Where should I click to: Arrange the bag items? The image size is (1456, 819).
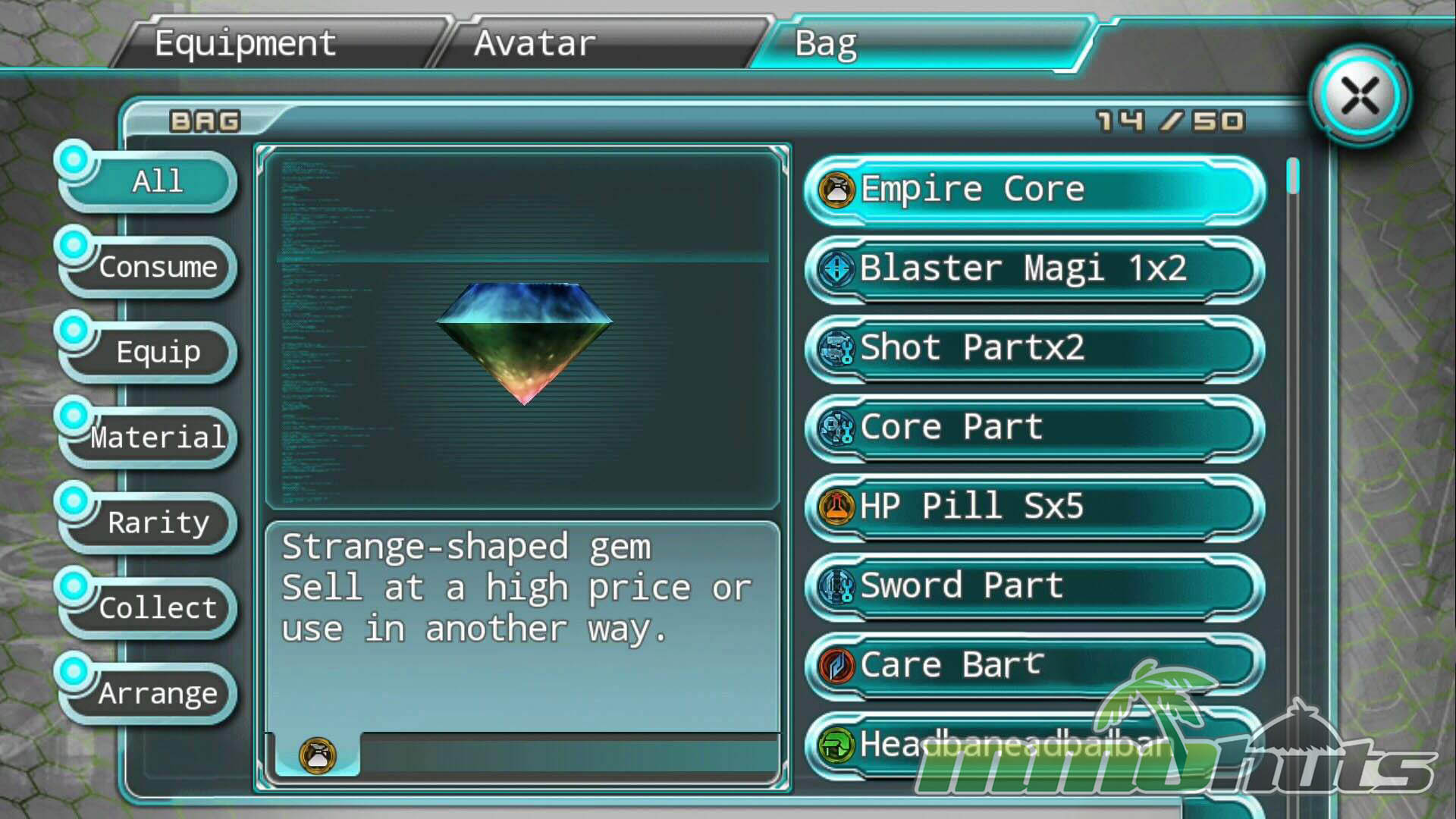[157, 693]
